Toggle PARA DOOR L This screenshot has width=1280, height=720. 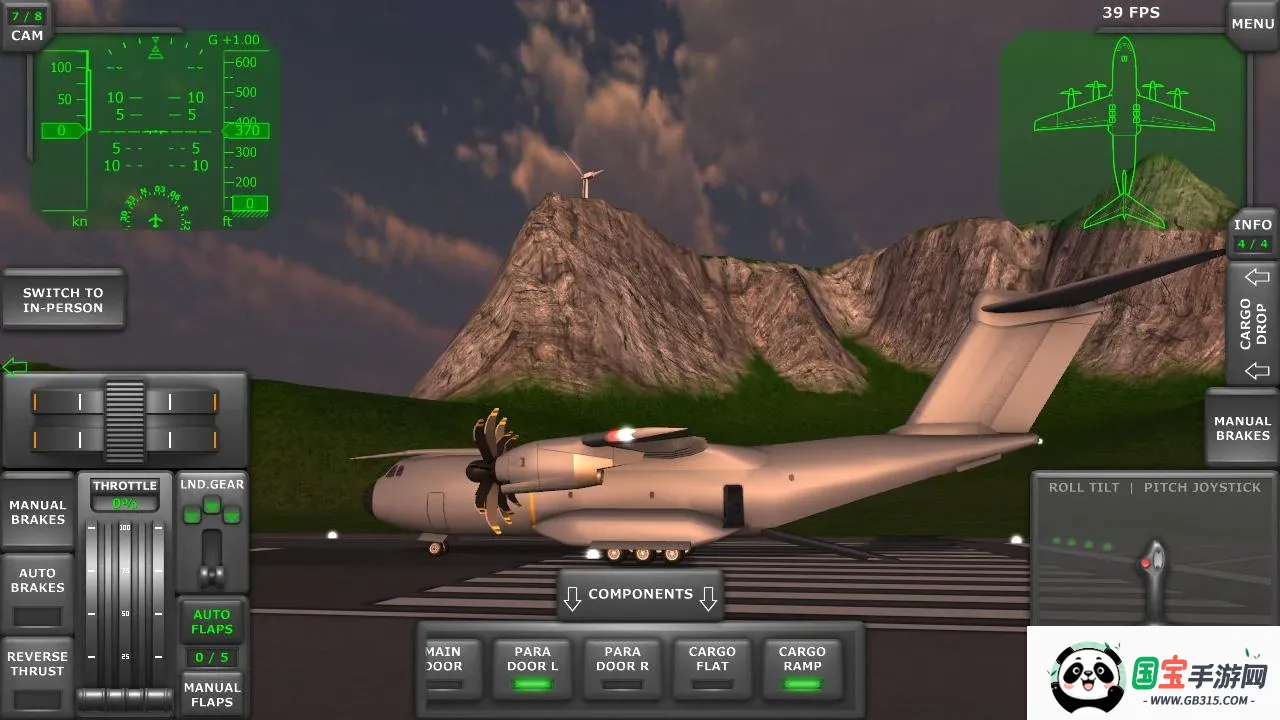pos(533,668)
